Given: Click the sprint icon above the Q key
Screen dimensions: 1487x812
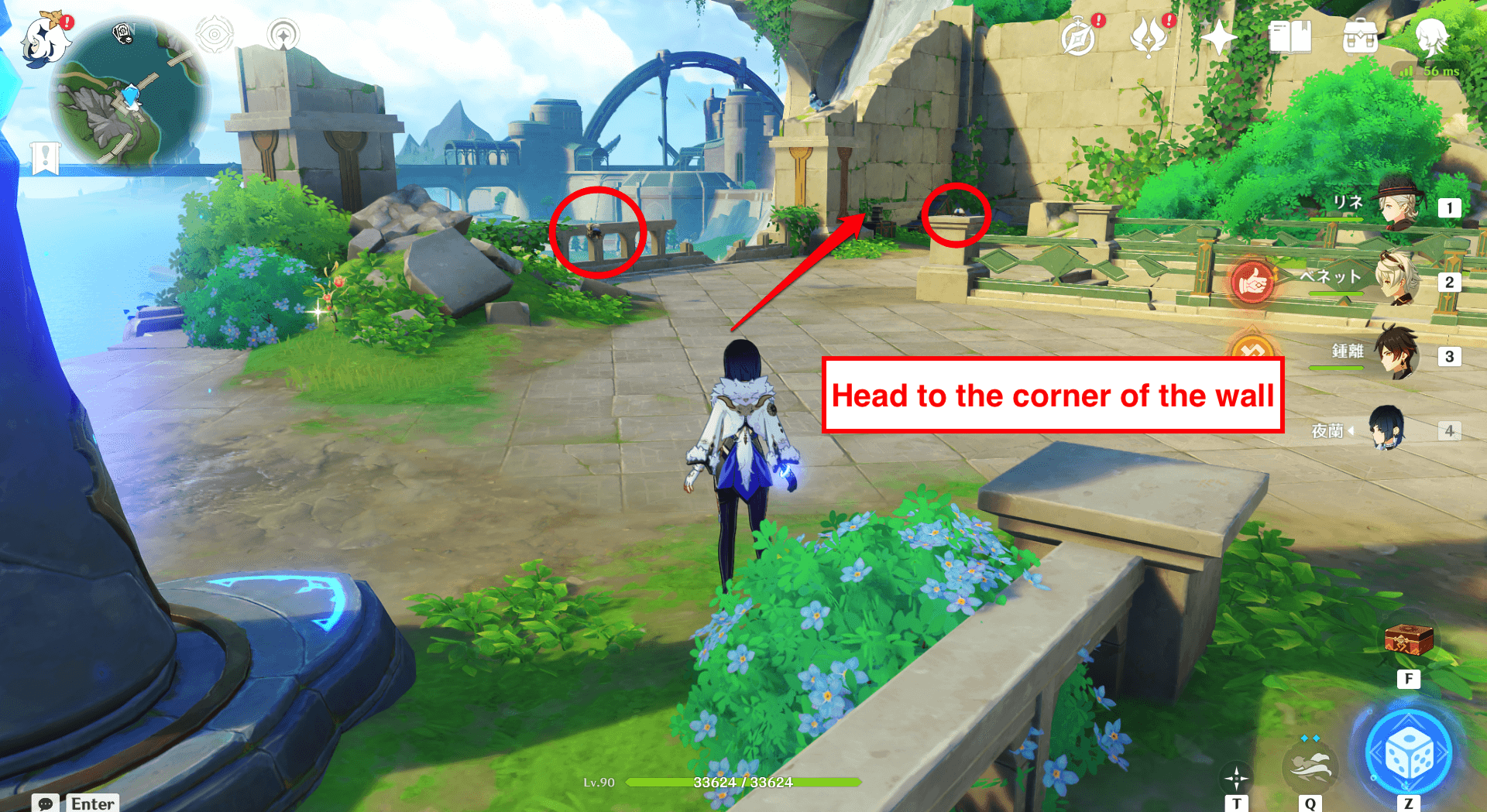Looking at the screenshot, I should tap(1310, 766).
